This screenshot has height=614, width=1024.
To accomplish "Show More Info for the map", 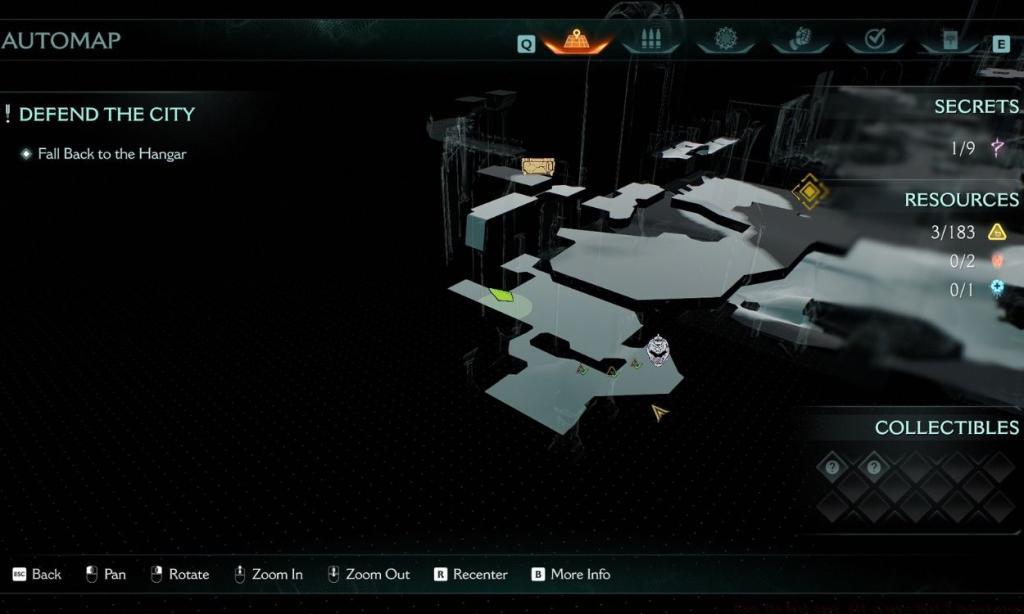I will point(570,574).
